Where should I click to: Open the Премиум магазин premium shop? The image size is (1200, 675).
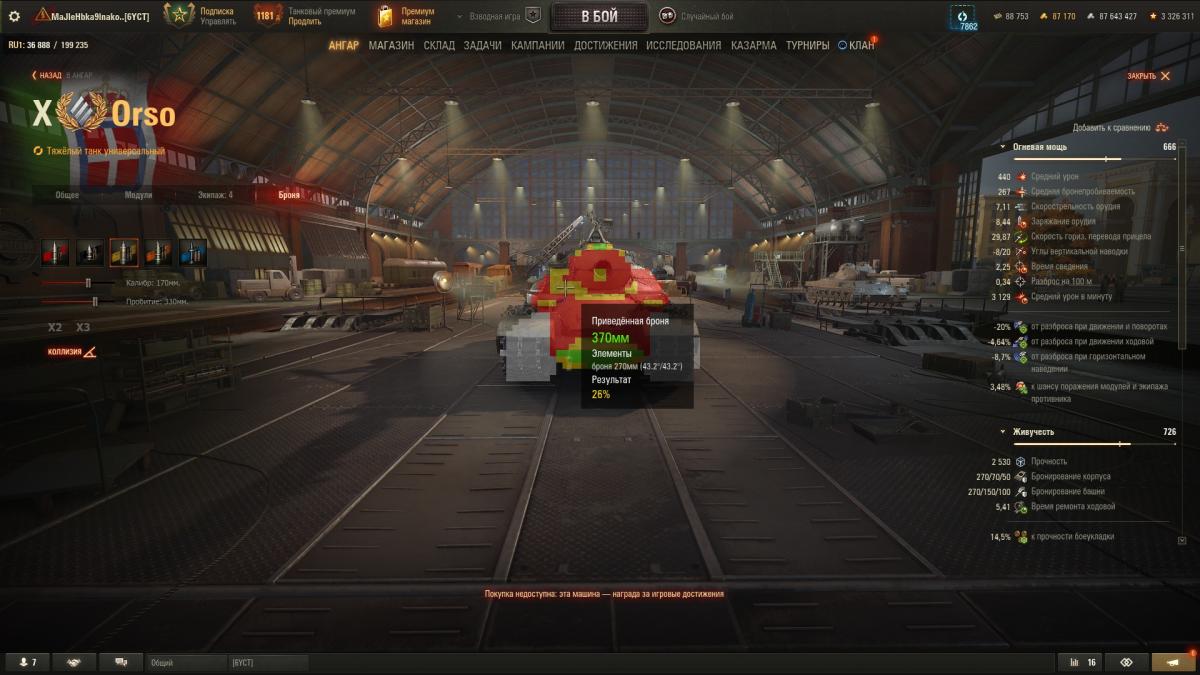point(406,16)
